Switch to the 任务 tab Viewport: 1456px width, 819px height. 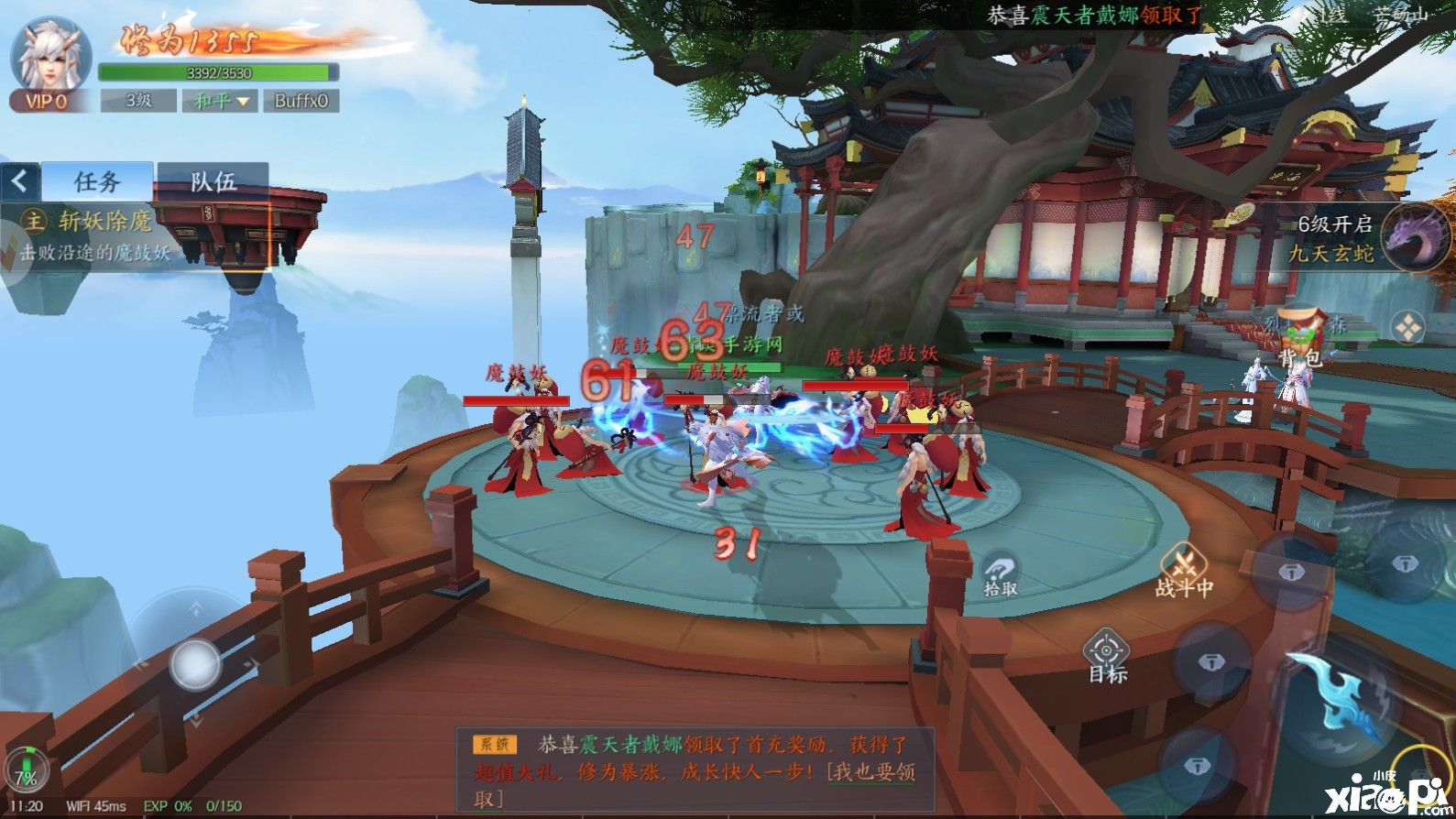[97, 181]
